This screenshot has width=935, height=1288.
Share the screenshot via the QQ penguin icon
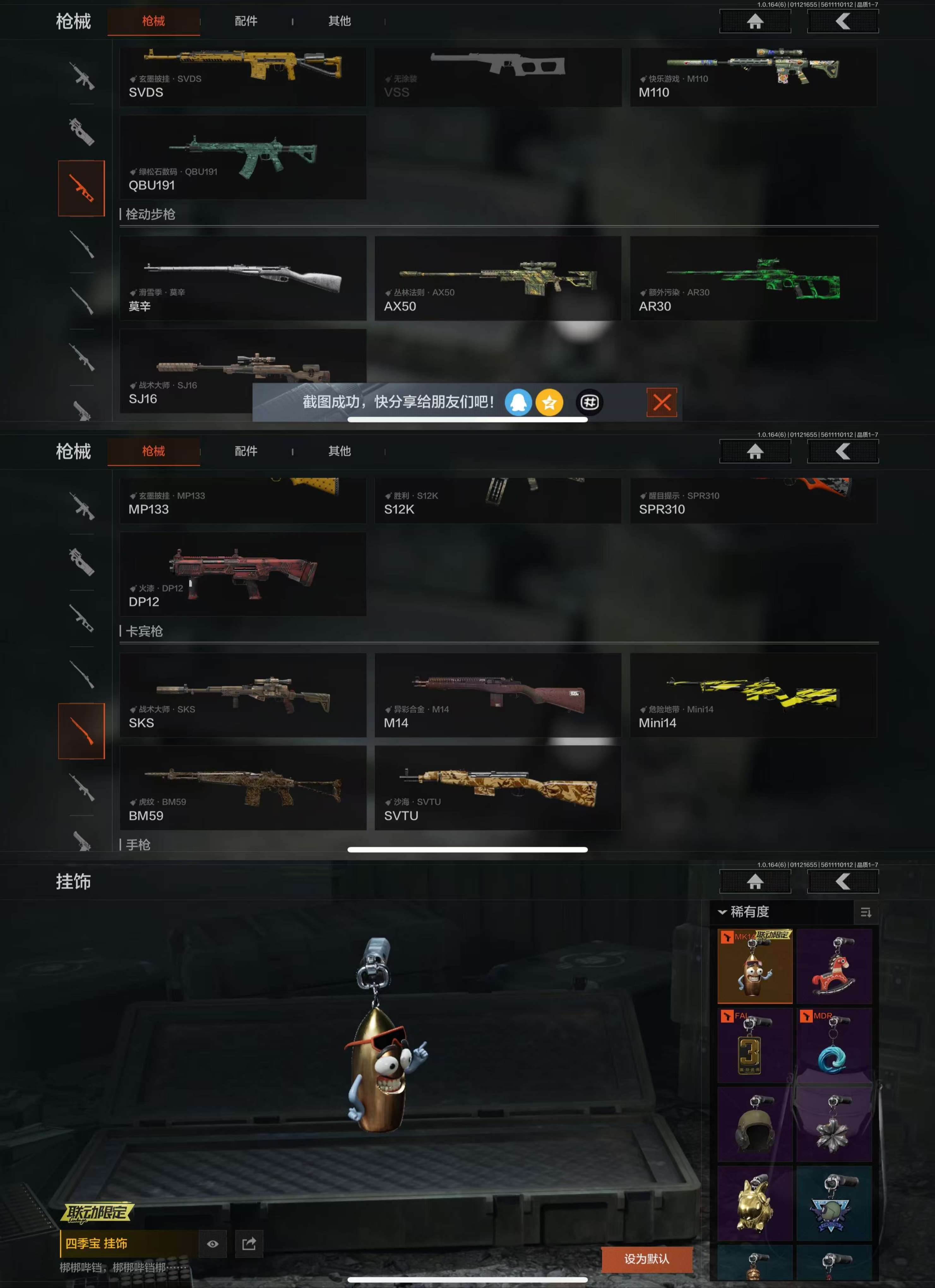[x=518, y=403]
